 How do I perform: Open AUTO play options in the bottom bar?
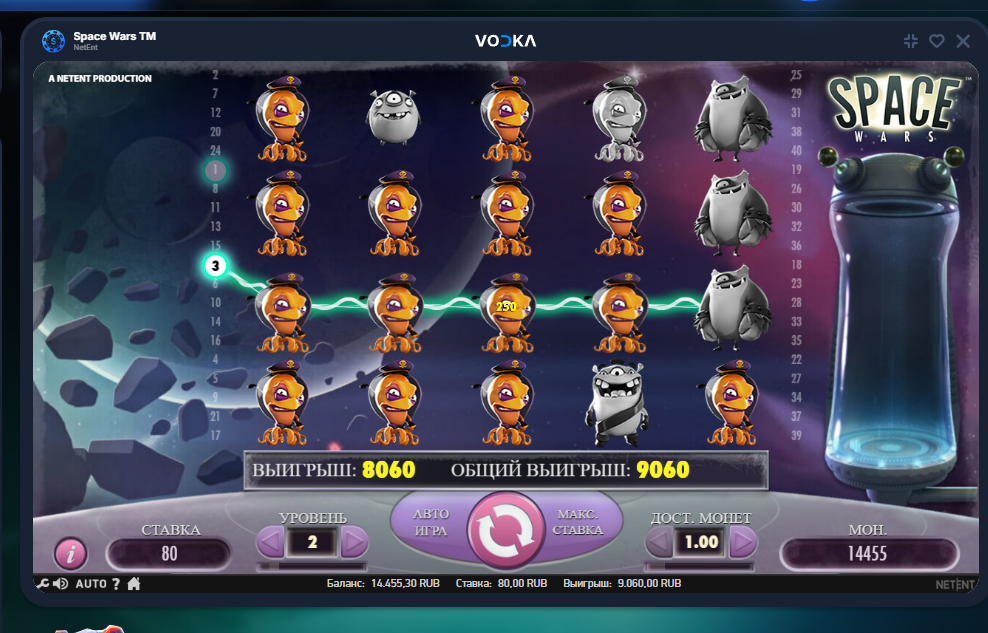click(x=90, y=584)
